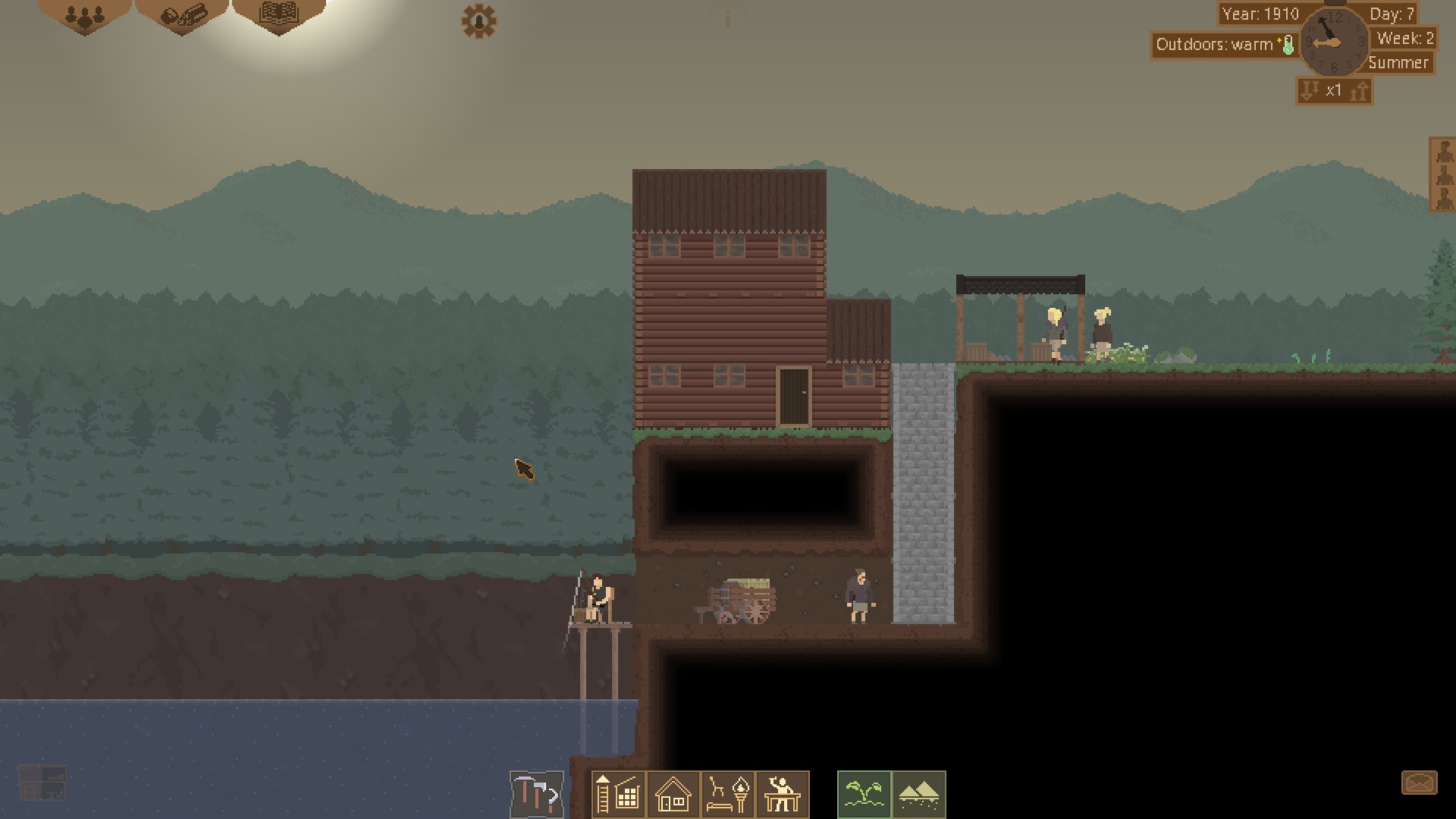Select the terrain mounds digging tool
Image resolution: width=1456 pixels, height=819 pixels.
click(919, 795)
